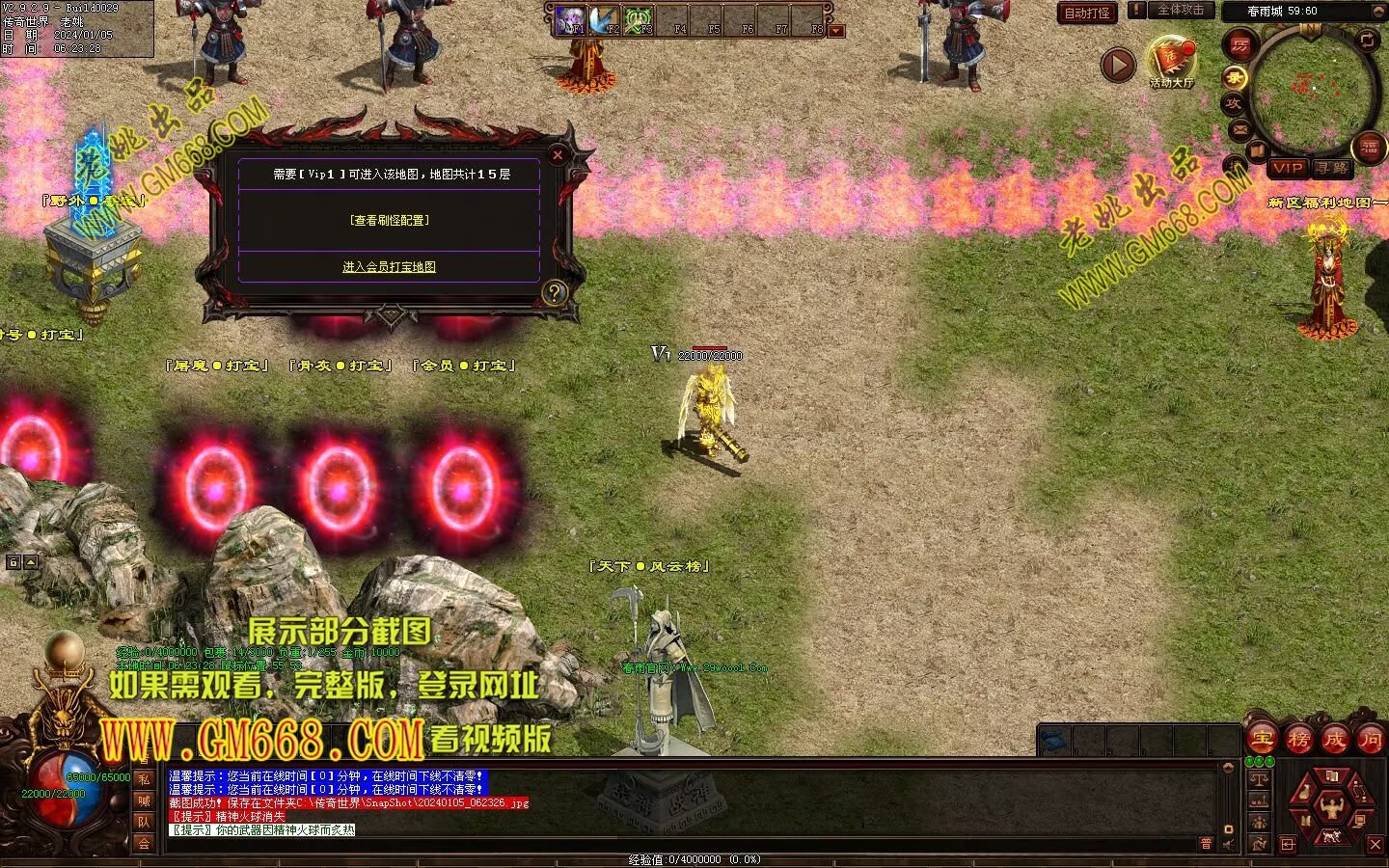
Task: Click the dialog's question mark help icon
Action: [554, 292]
